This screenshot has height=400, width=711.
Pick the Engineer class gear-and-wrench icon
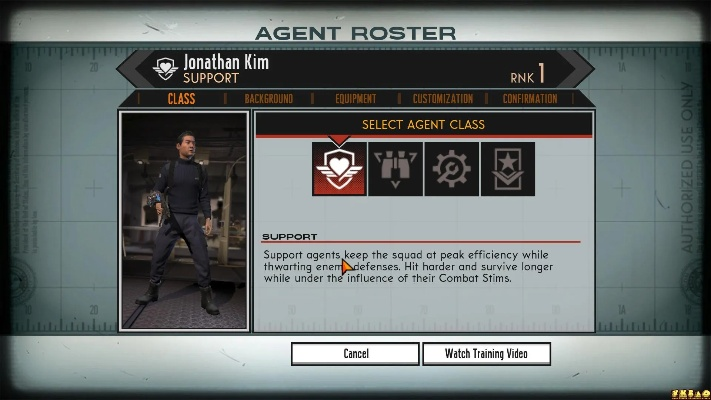click(451, 169)
